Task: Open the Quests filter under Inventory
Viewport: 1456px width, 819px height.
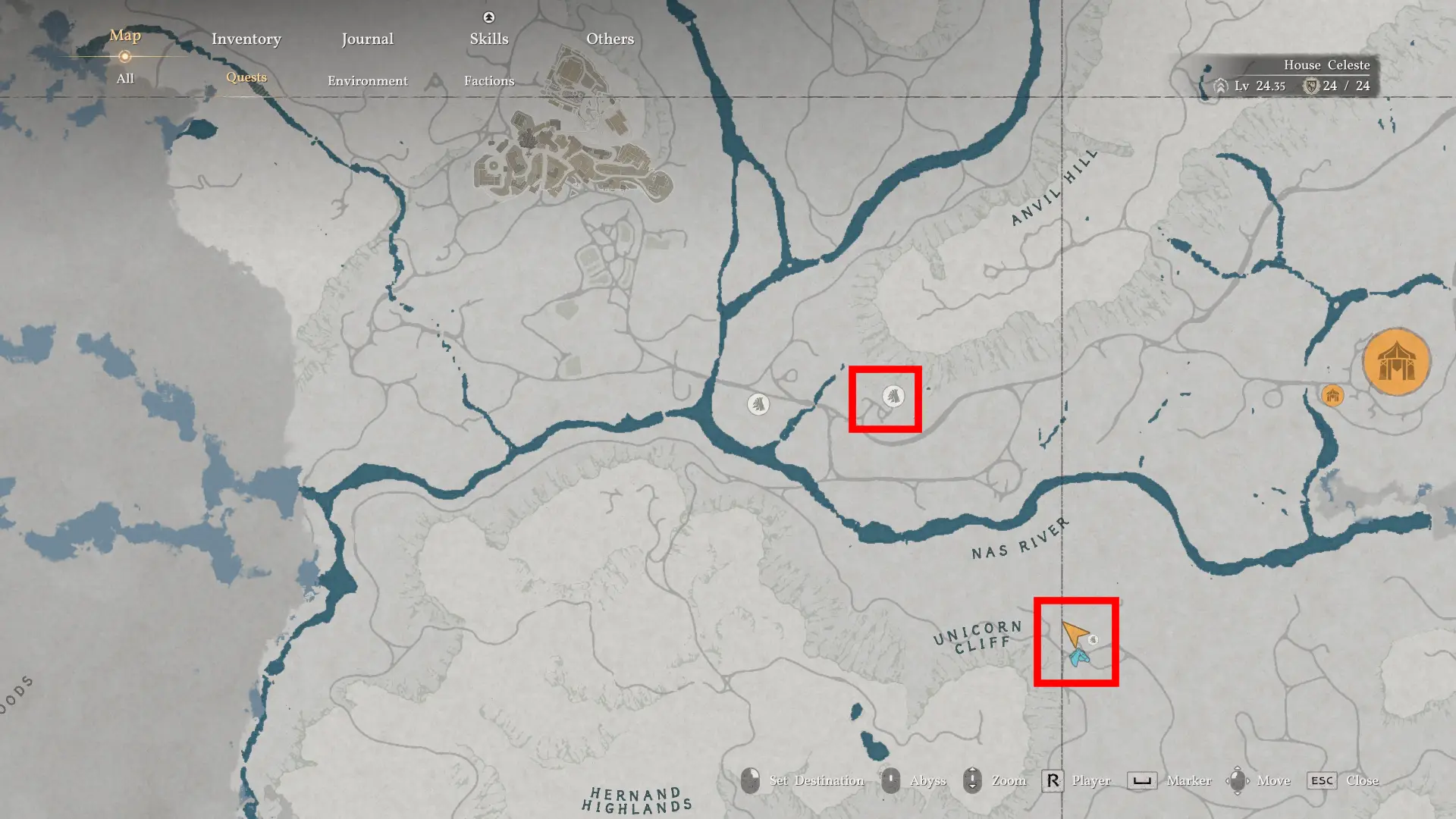Action: [x=246, y=77]
